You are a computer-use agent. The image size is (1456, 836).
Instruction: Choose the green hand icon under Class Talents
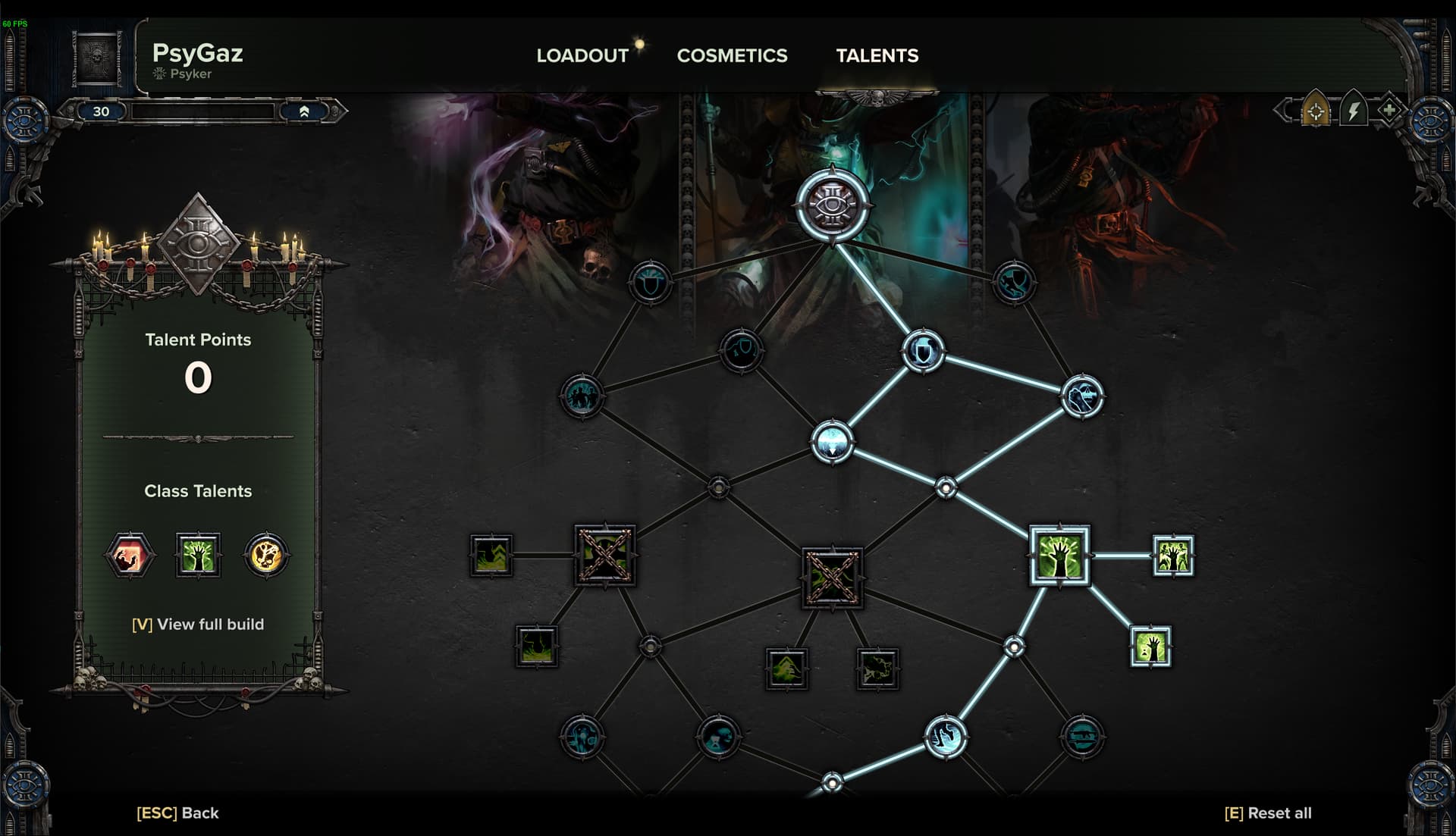[x=198, y=556]
